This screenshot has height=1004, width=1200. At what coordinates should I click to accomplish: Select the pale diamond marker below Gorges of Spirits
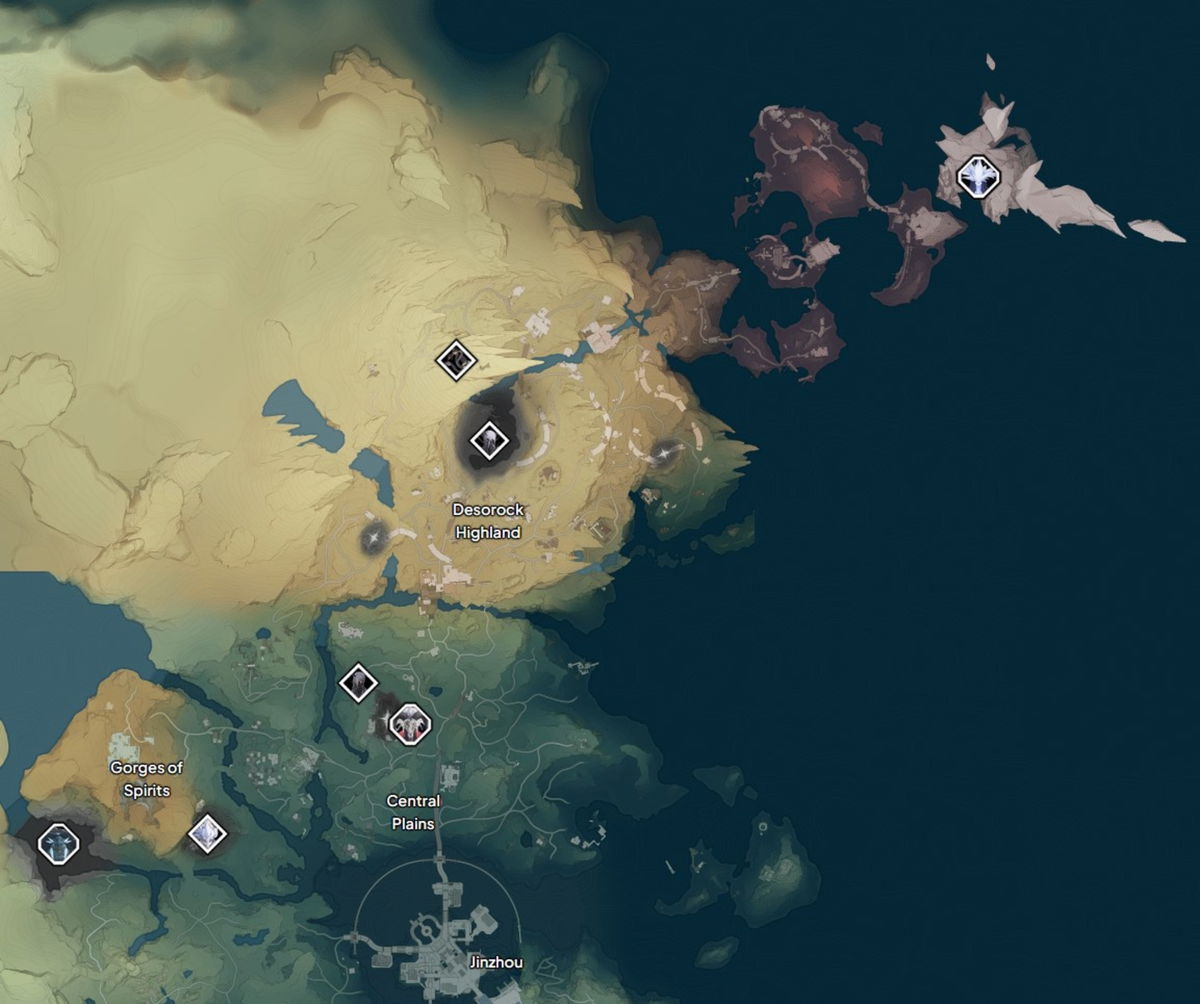coord(207,833)
